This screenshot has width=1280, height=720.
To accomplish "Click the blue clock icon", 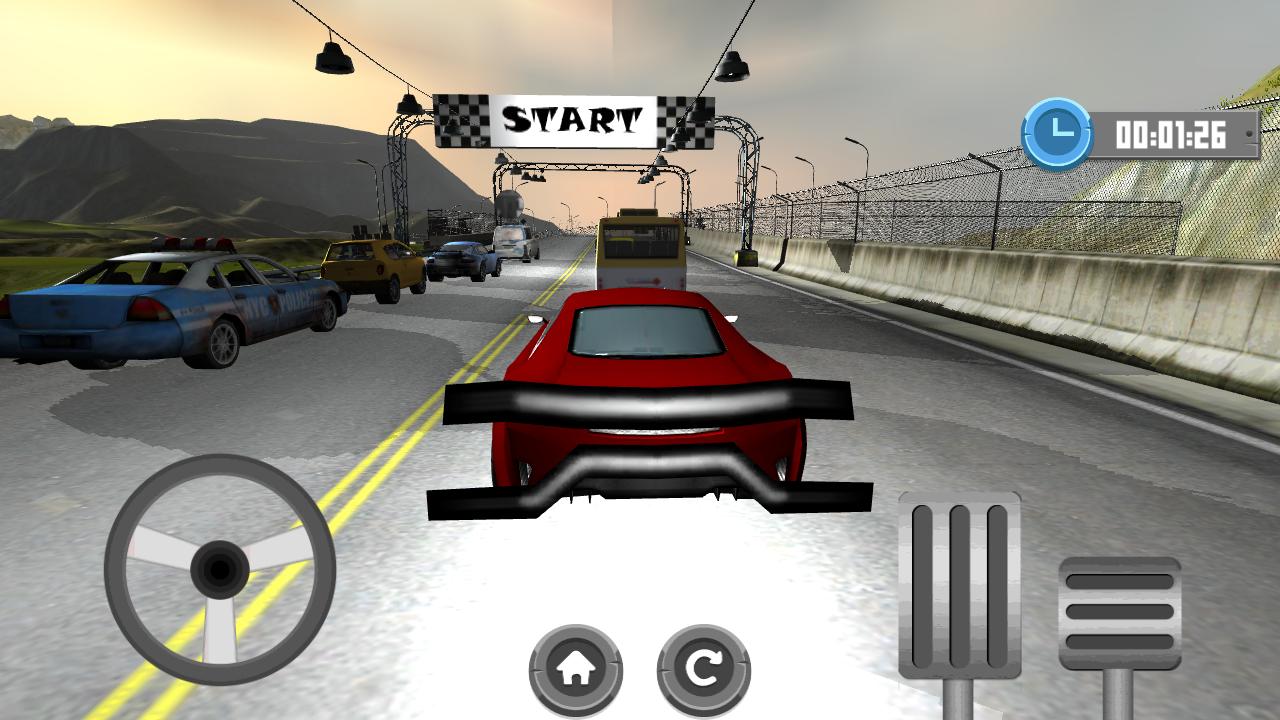I will coord(1055,128).
